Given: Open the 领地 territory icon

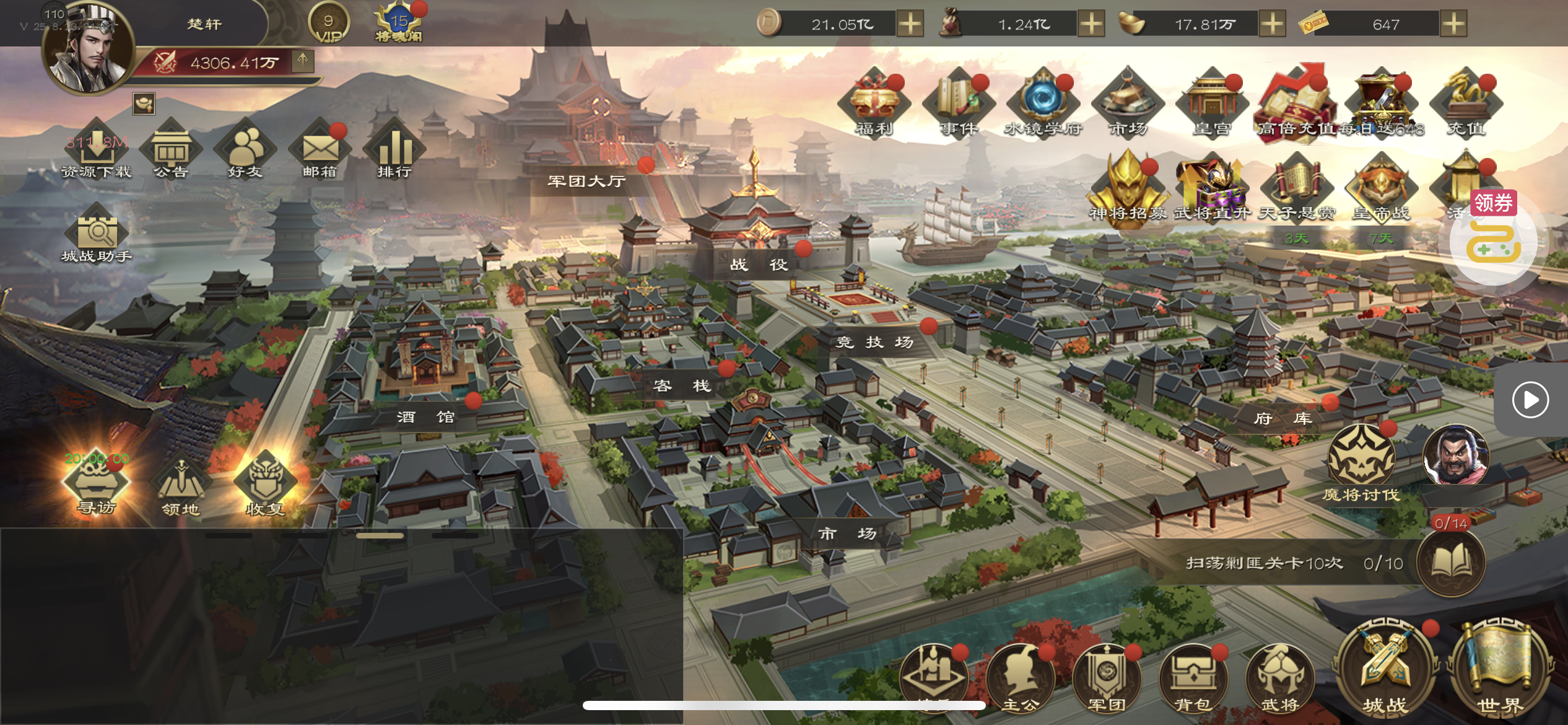Looking at the screenshot, I should click(x=180, y=488).
